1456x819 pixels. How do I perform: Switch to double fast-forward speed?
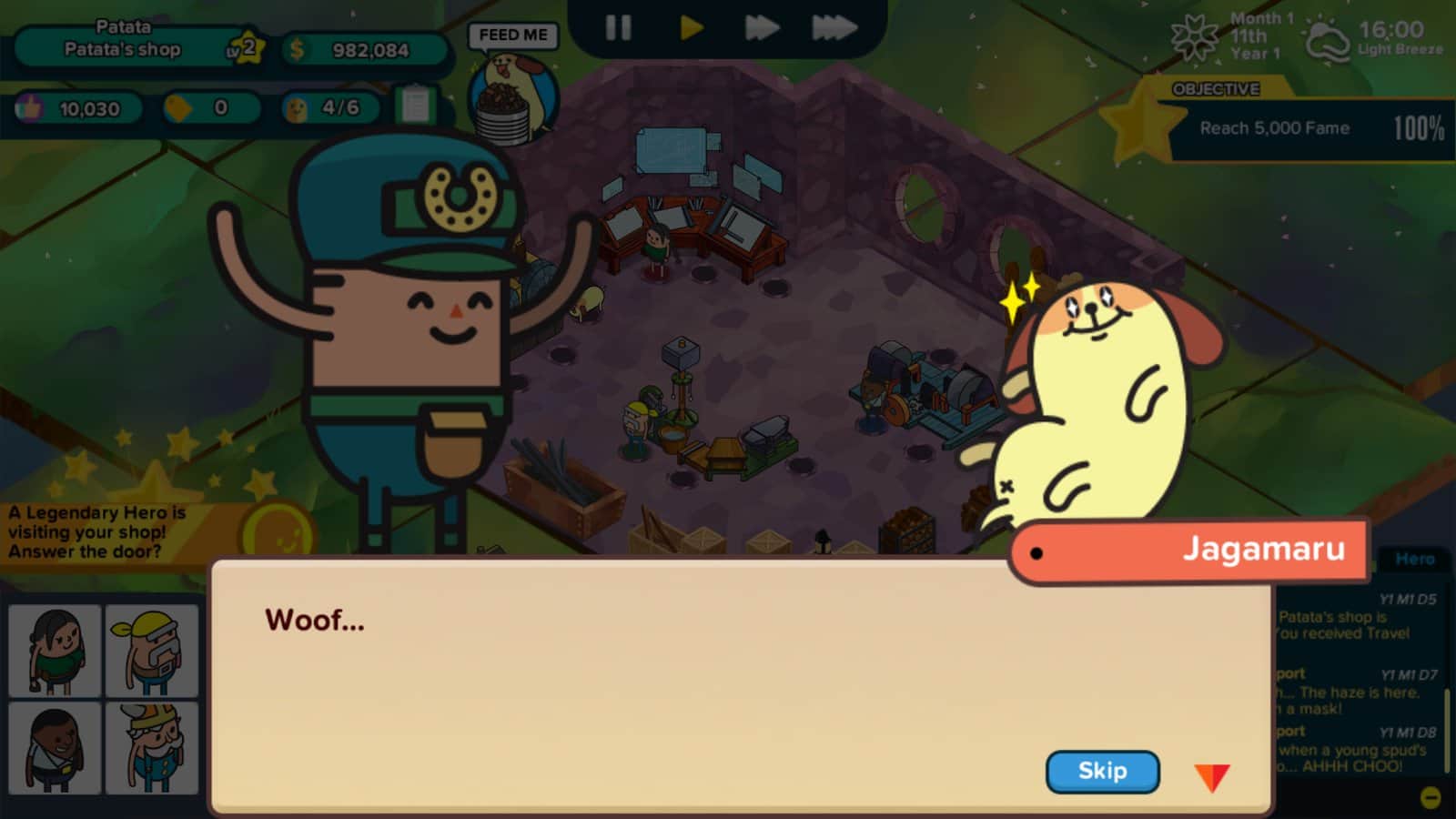761,28
